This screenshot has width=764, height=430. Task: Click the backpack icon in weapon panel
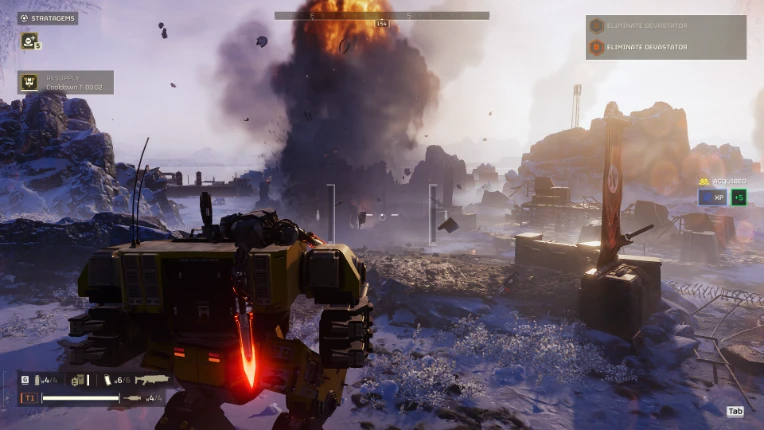pos(78,381)
